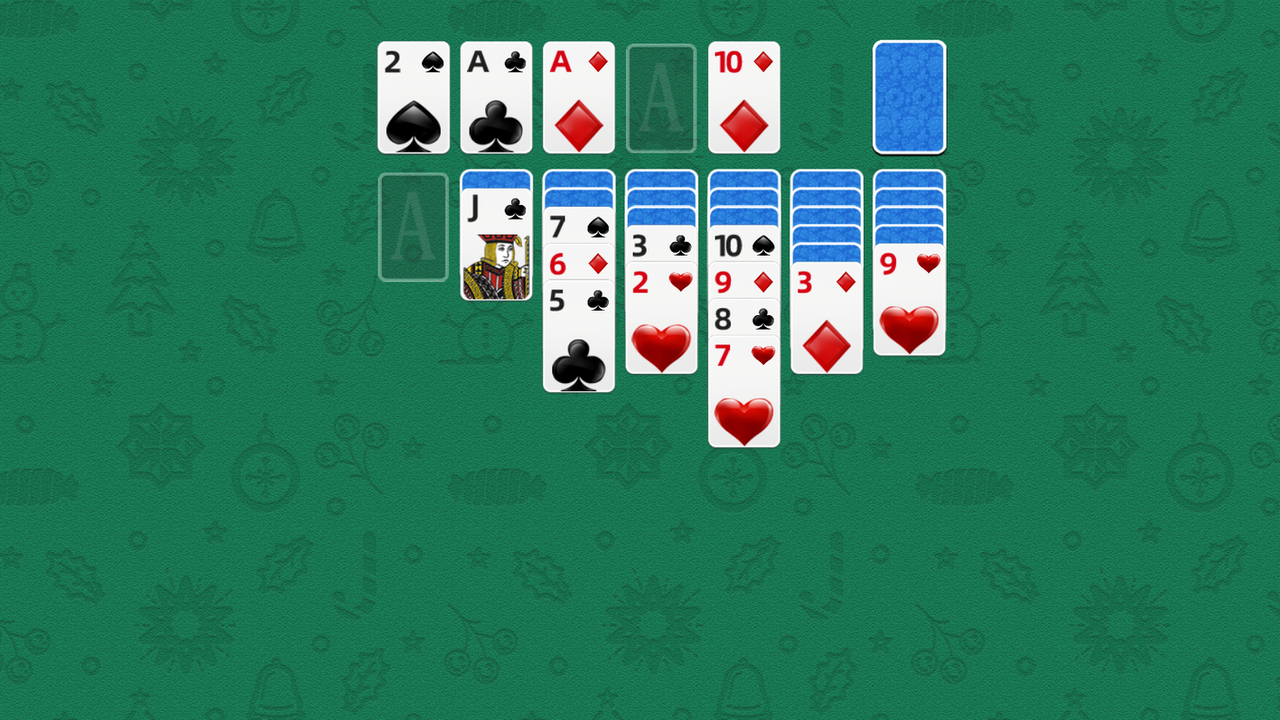Click the 6 of Diamonds card
Screen dimensions: 1280x720
point(579,264)
